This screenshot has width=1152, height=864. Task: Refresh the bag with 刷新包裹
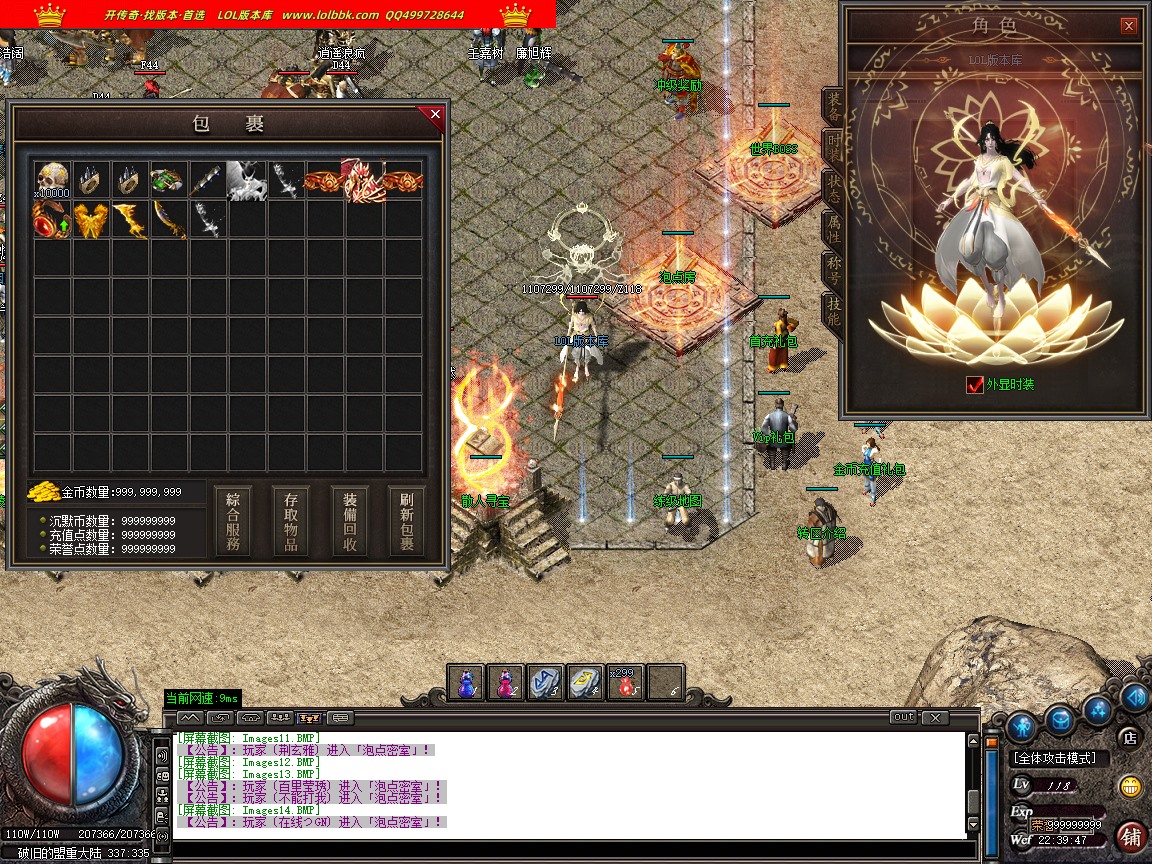pyautogui.click(x=407, y=521)
